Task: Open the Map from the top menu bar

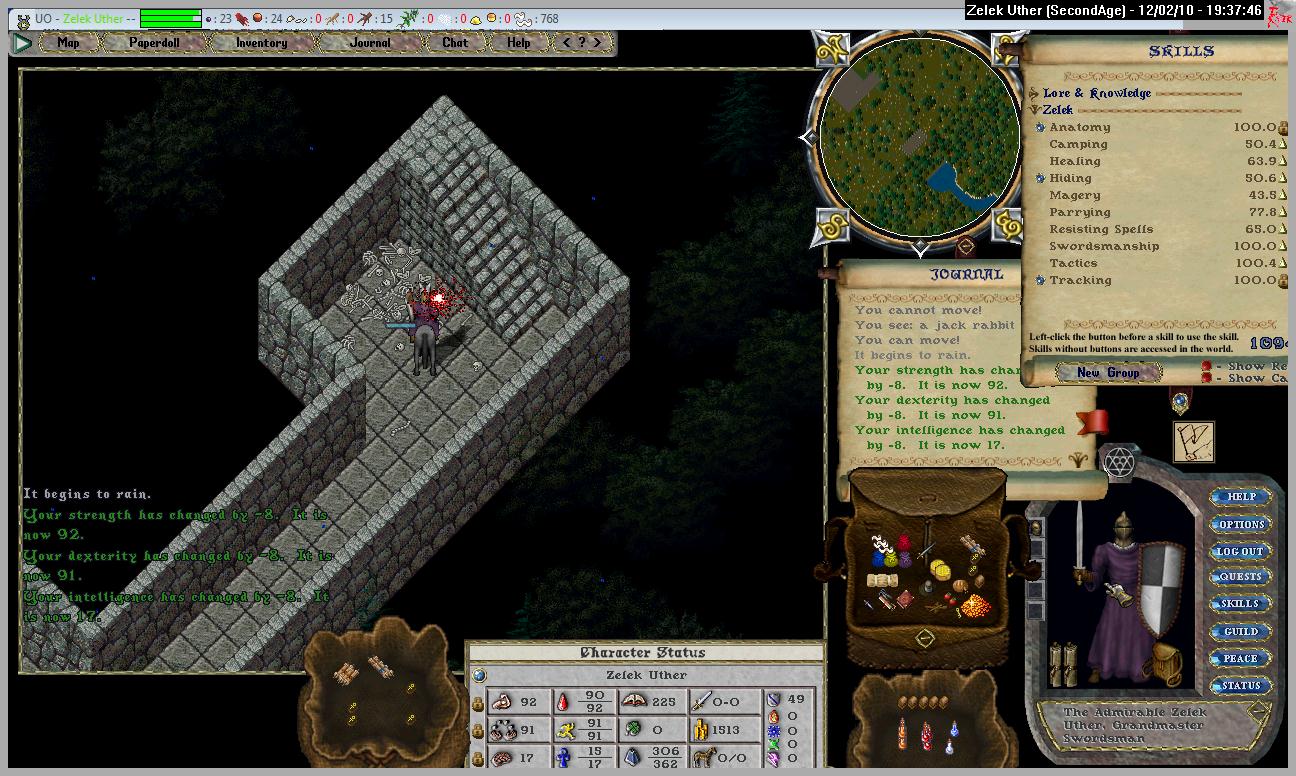Action: (x=69, y=43)
